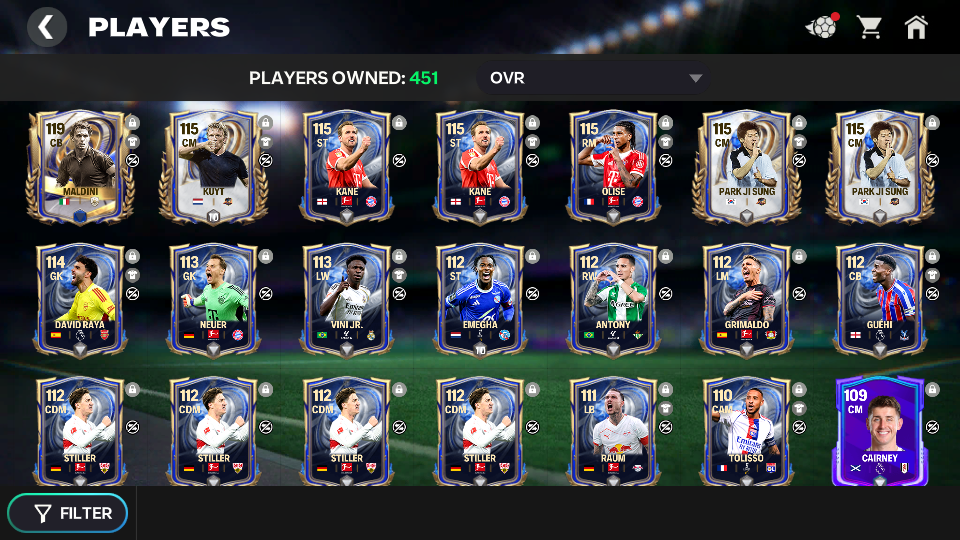
Task: Open the Vini Jr. 113 LW card
Action: click(x=346, y=299)
